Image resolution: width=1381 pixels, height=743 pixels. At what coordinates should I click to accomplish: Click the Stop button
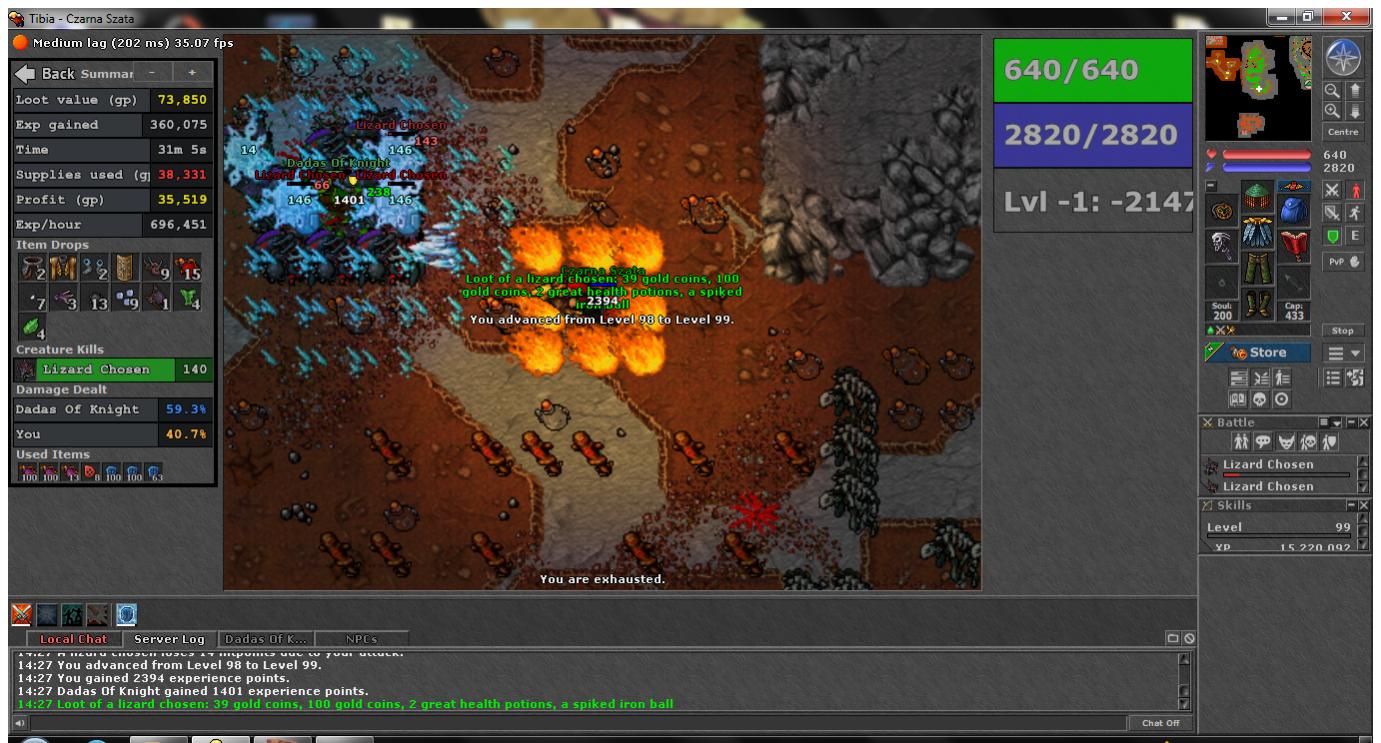[1343, 330]
